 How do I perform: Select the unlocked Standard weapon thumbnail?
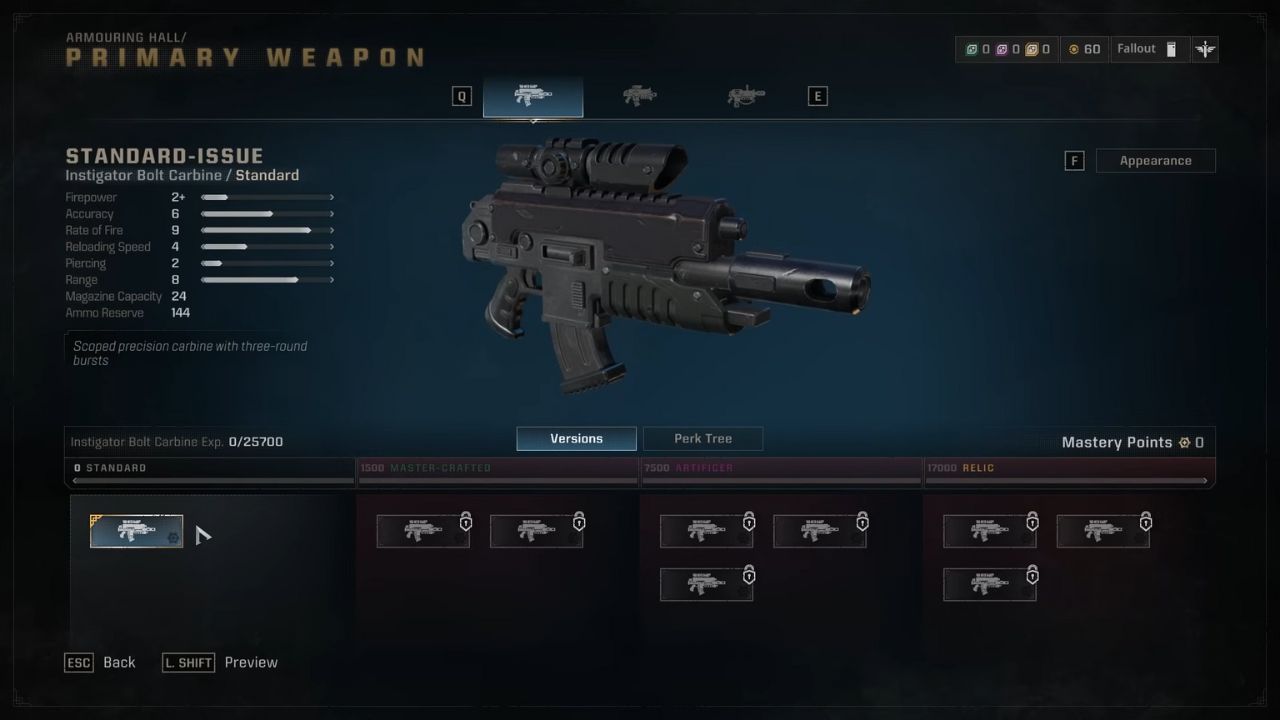click(x=137, y=531)
